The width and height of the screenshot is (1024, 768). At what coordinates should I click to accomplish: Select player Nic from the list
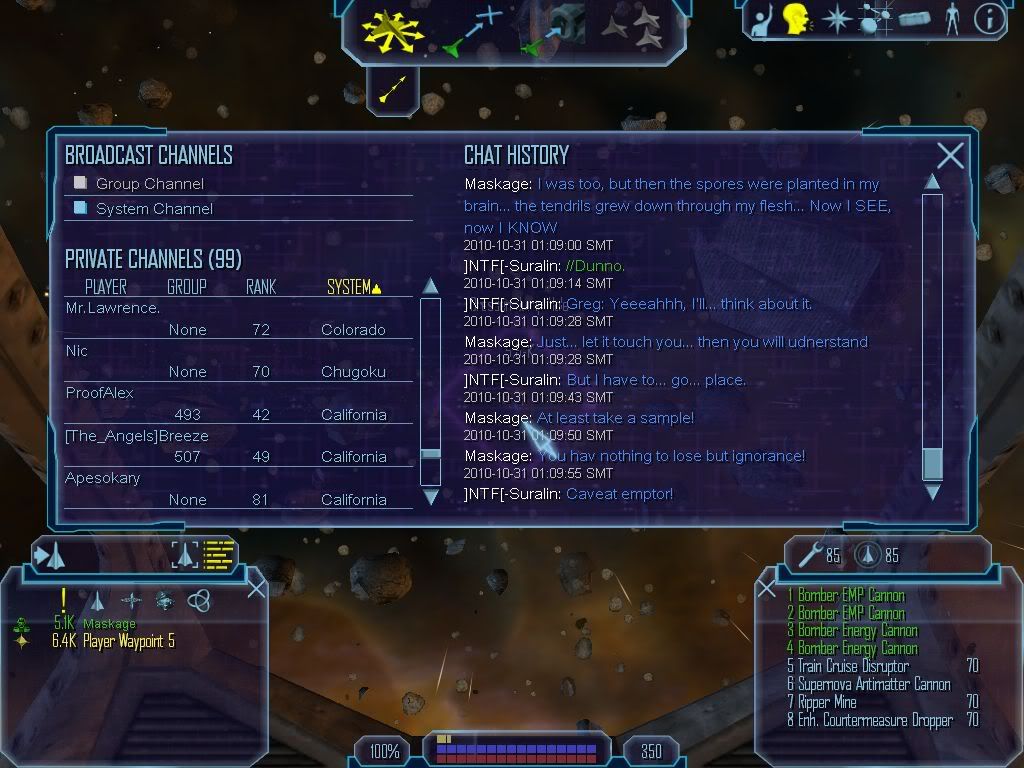(77, 351)
